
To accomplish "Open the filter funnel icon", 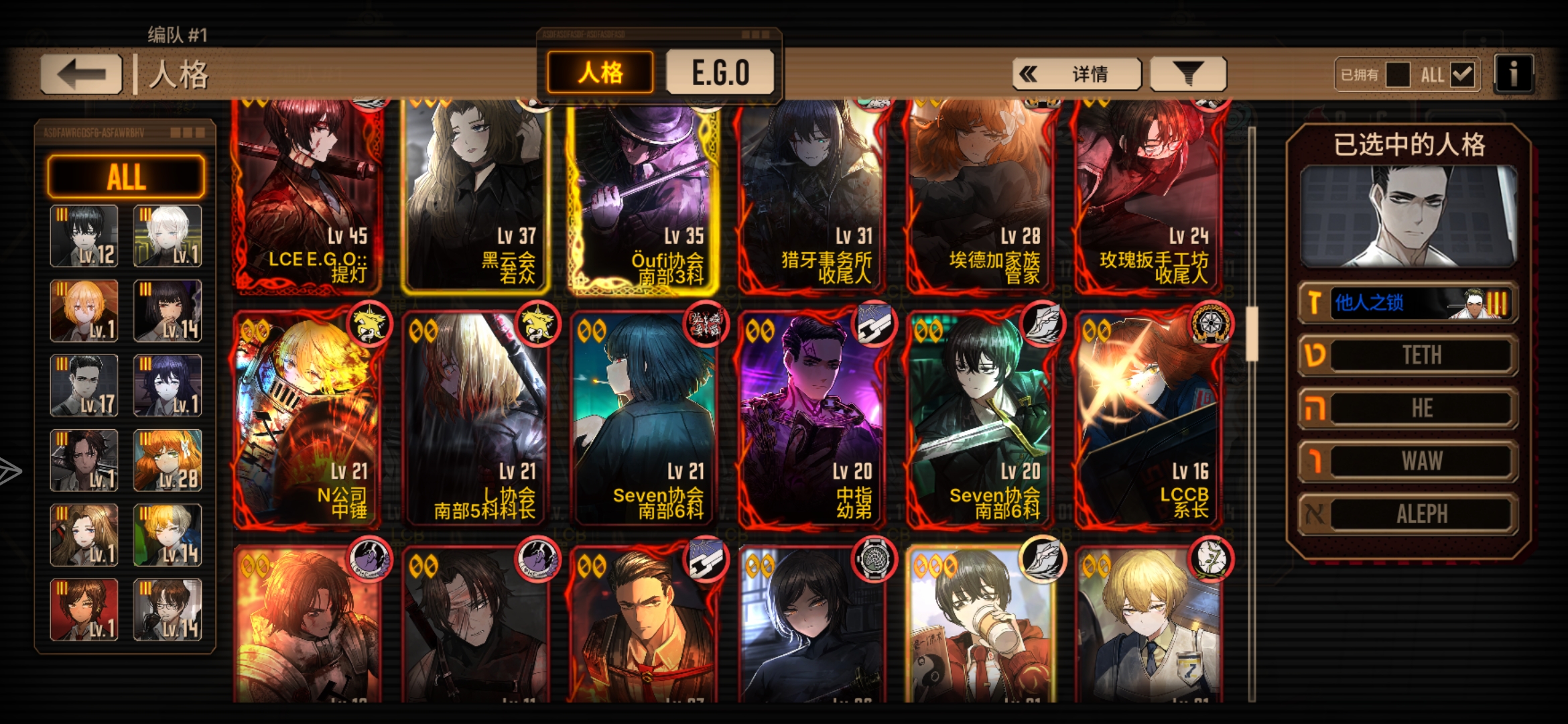I will pos(1188,72).
